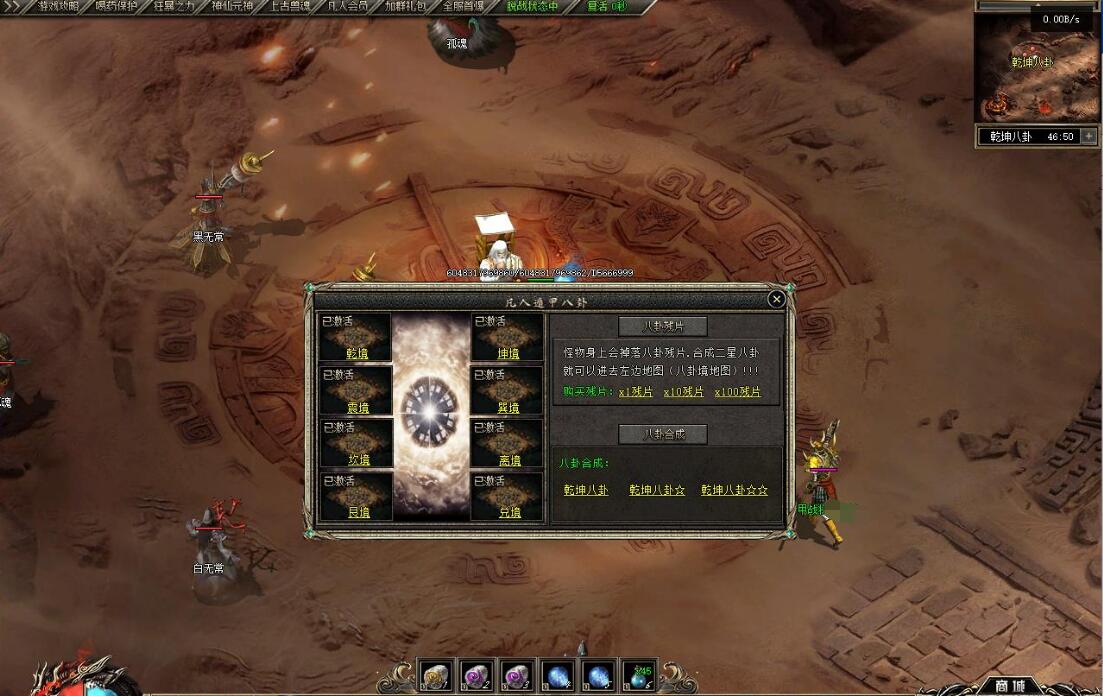Enter the 艮境 realm
Screen dimensions: 1103x696
coord(357,512)
